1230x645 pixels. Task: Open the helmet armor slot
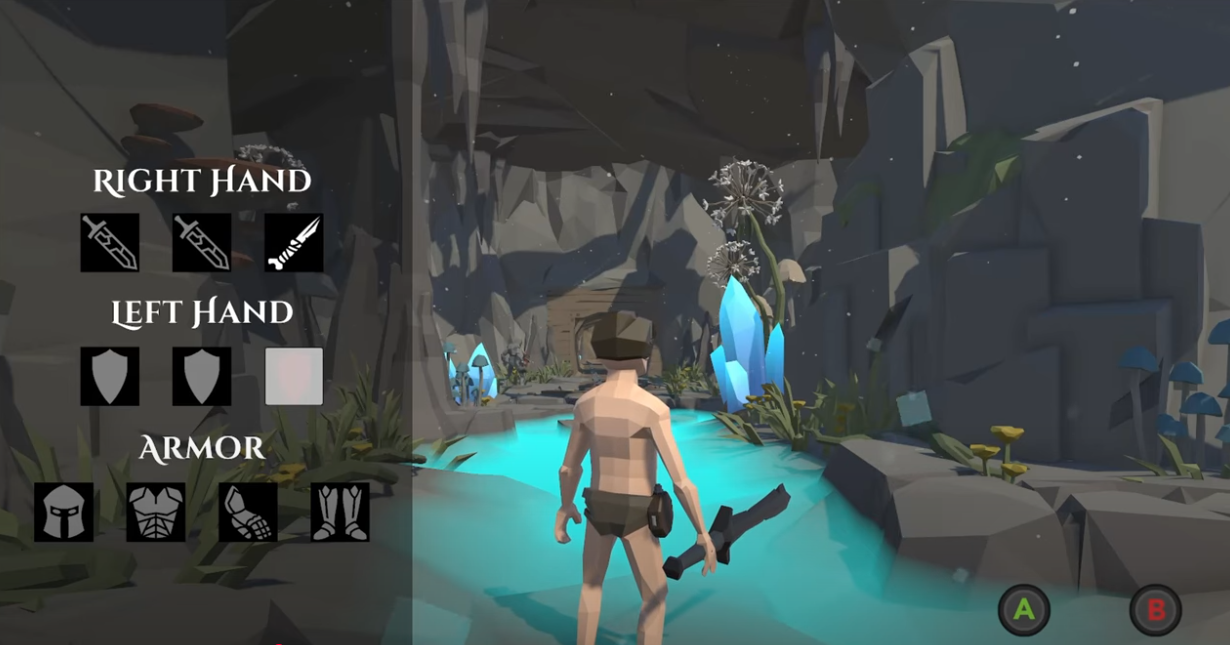coord(64,512)
